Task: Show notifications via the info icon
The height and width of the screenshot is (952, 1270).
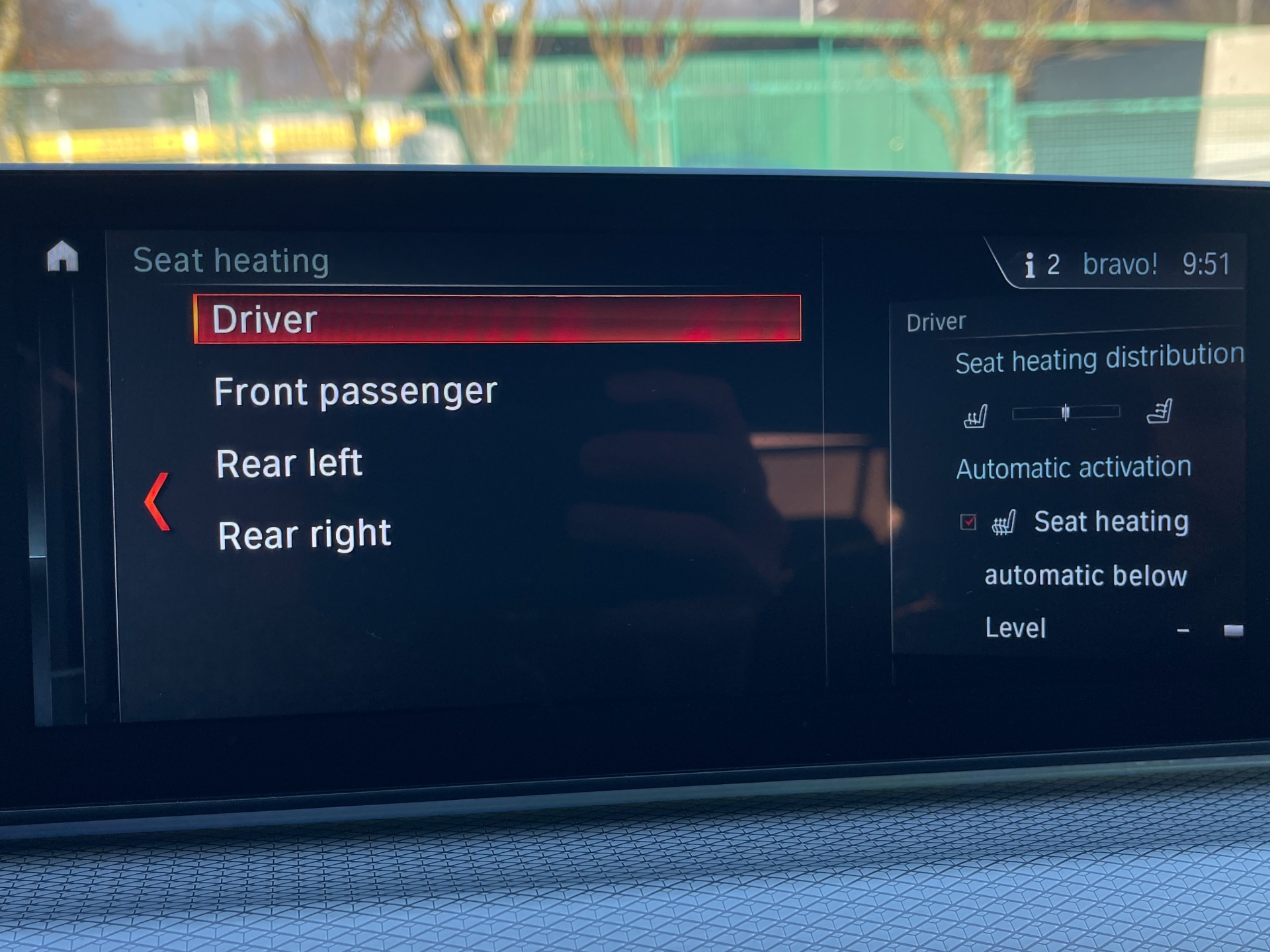Action: click(1029, 266)
